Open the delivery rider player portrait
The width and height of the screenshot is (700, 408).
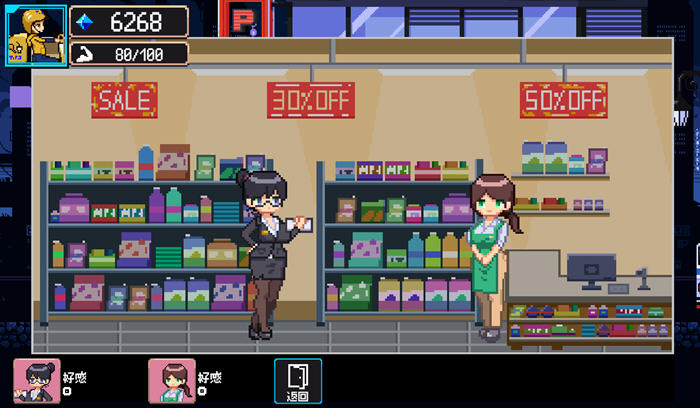click(36, 36)
